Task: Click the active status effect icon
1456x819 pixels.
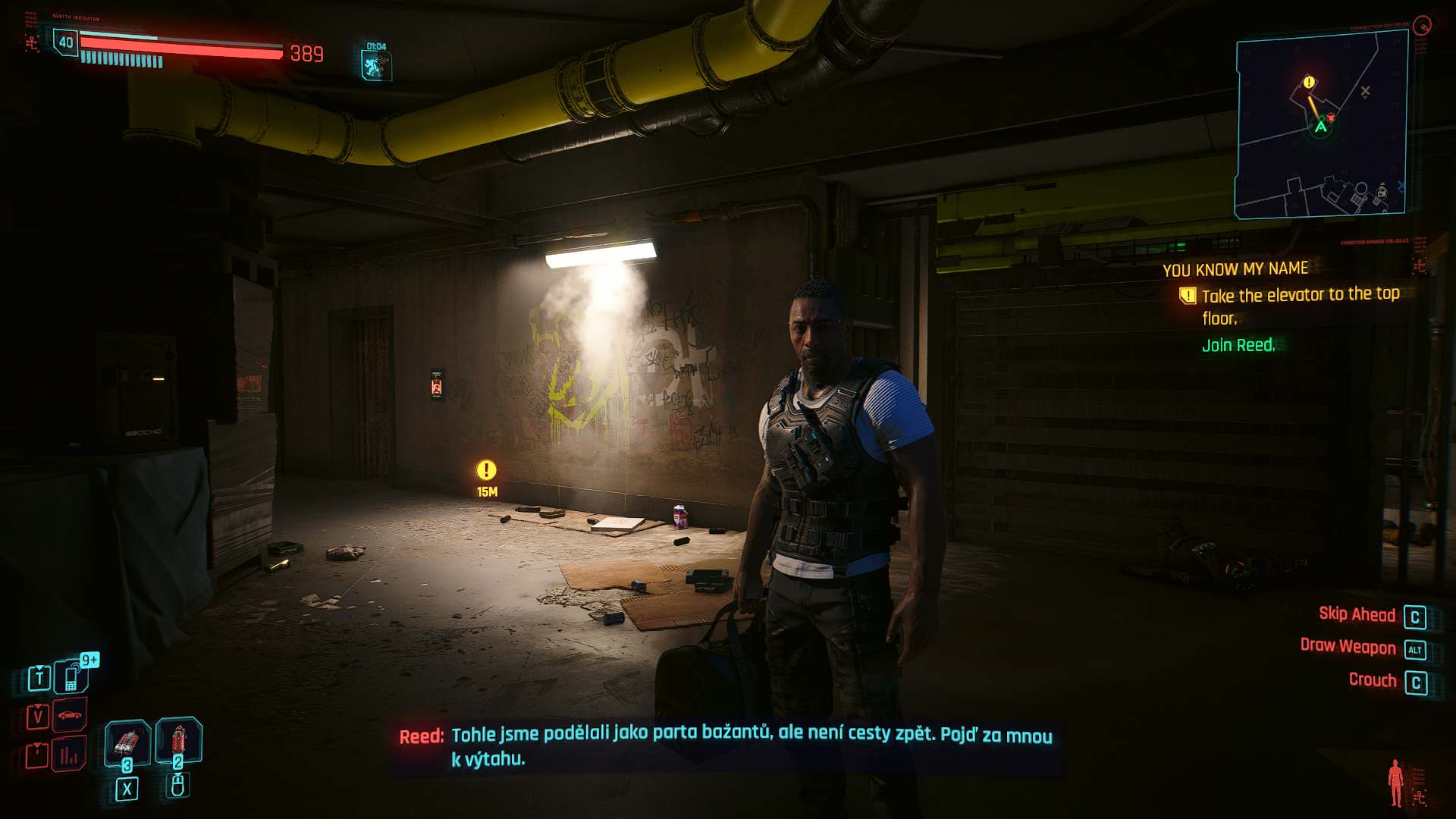Action: 376,65
